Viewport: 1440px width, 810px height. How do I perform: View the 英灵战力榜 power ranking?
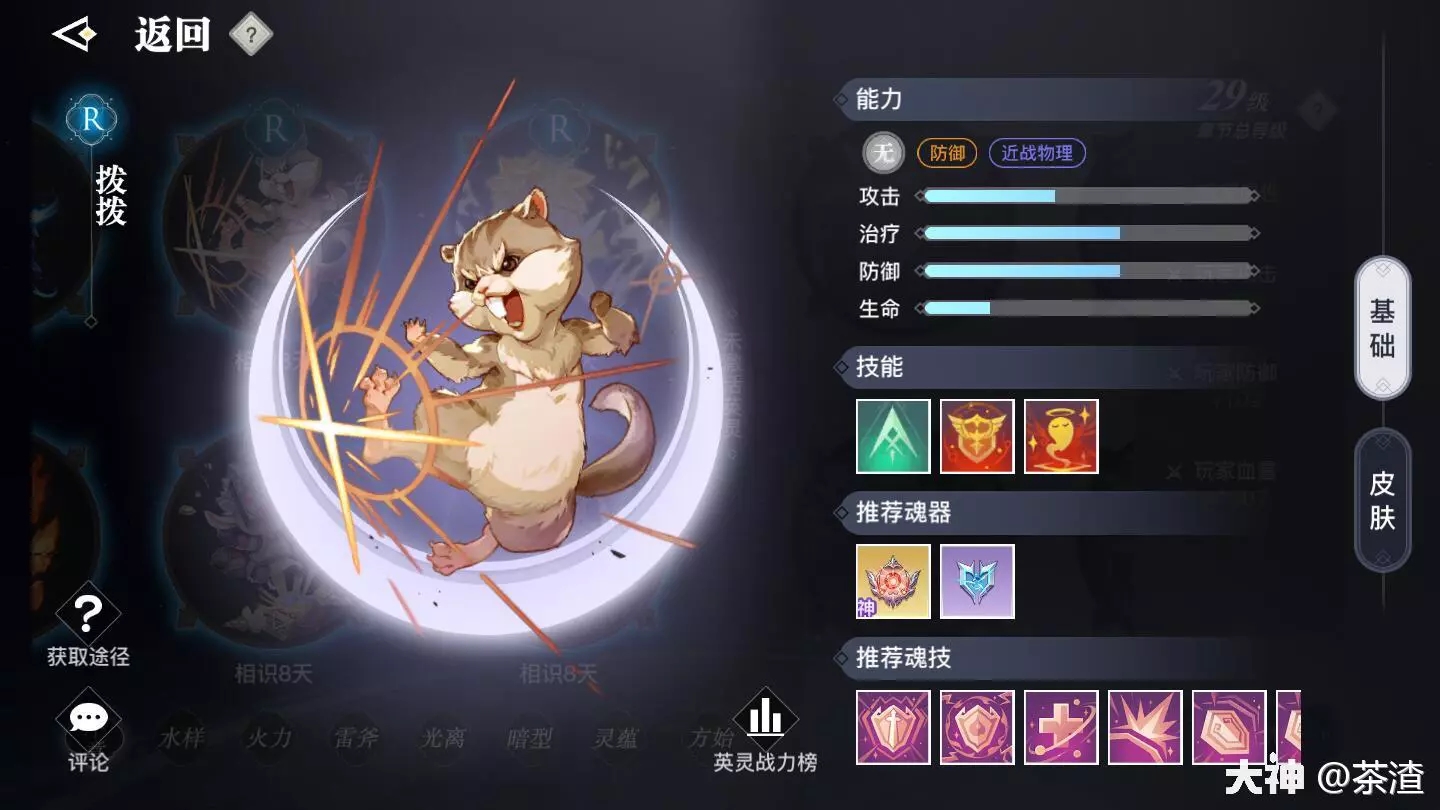(x=765, y=732)
